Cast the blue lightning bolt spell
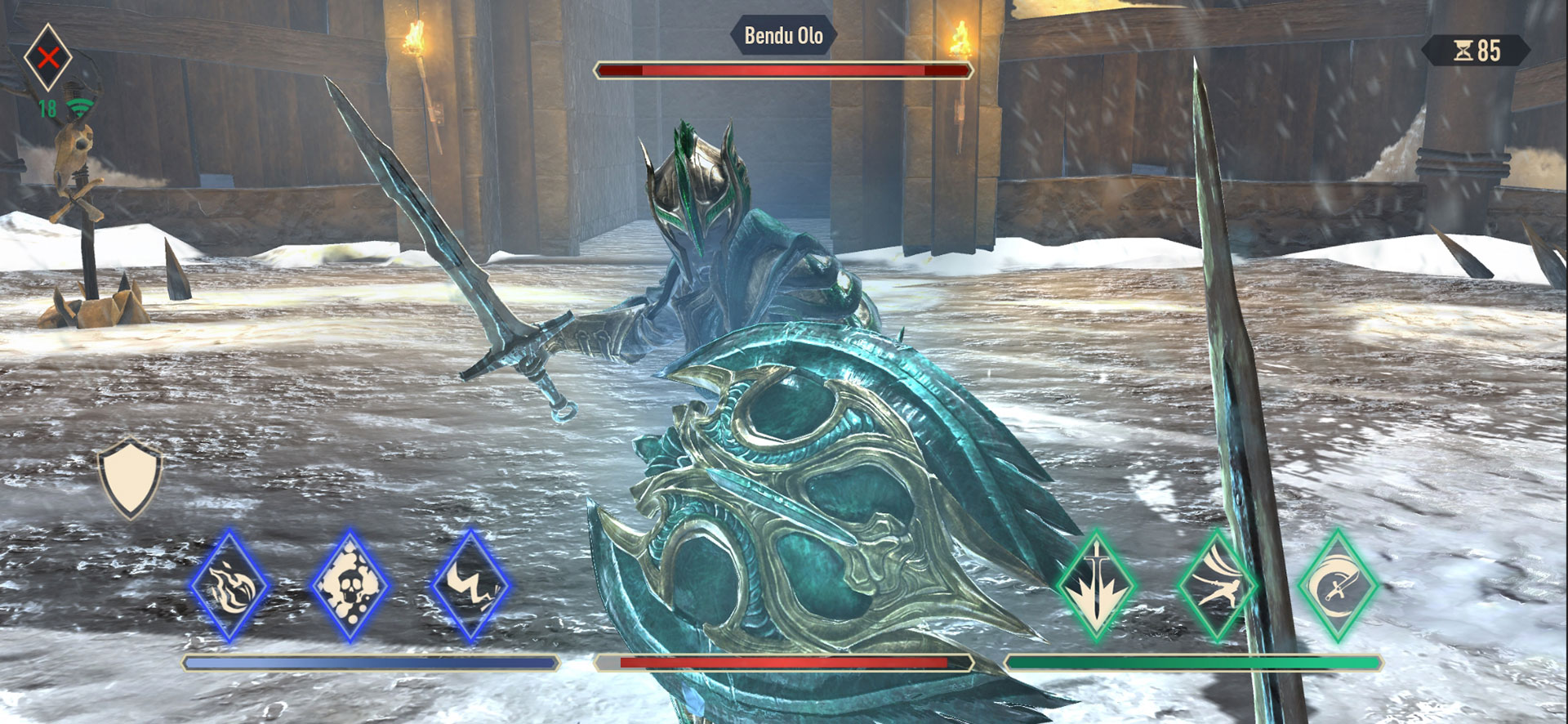 (x=470, y=585)
